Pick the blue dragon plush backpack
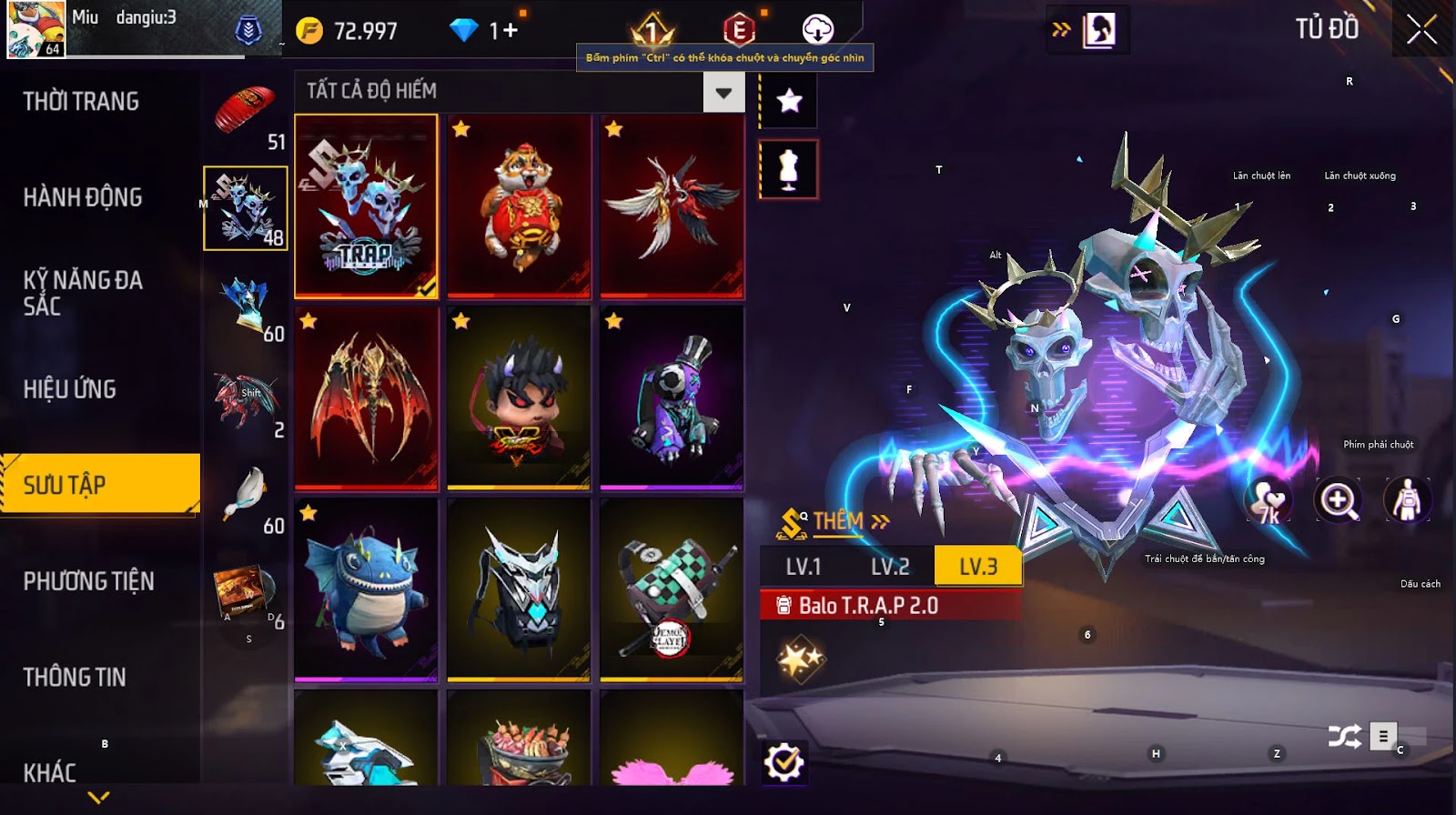The width and height of the screenshot is (1456, 815). pyautogui.click(x=366, y=589)
